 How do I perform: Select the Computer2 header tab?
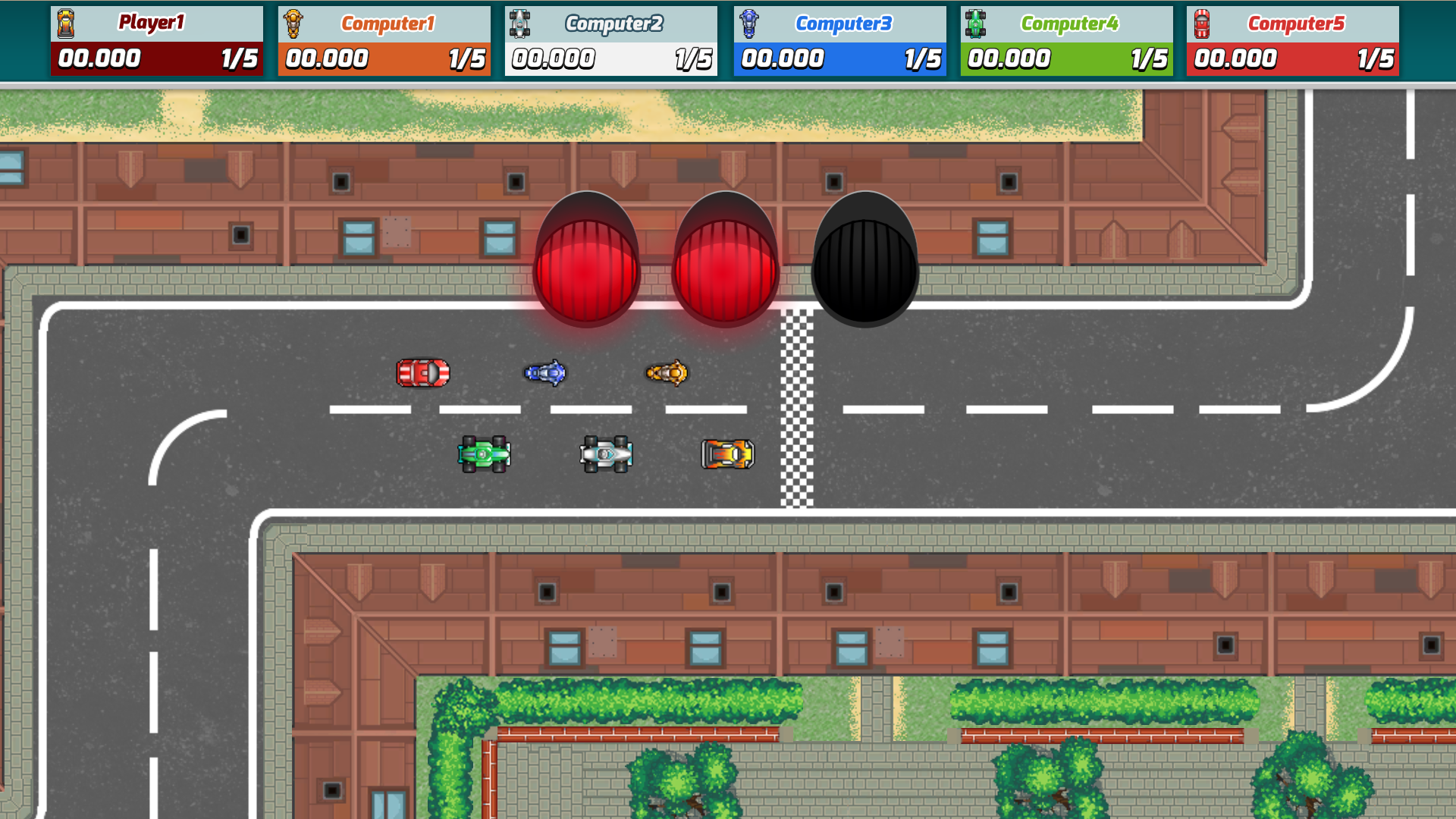pos(611,22)
